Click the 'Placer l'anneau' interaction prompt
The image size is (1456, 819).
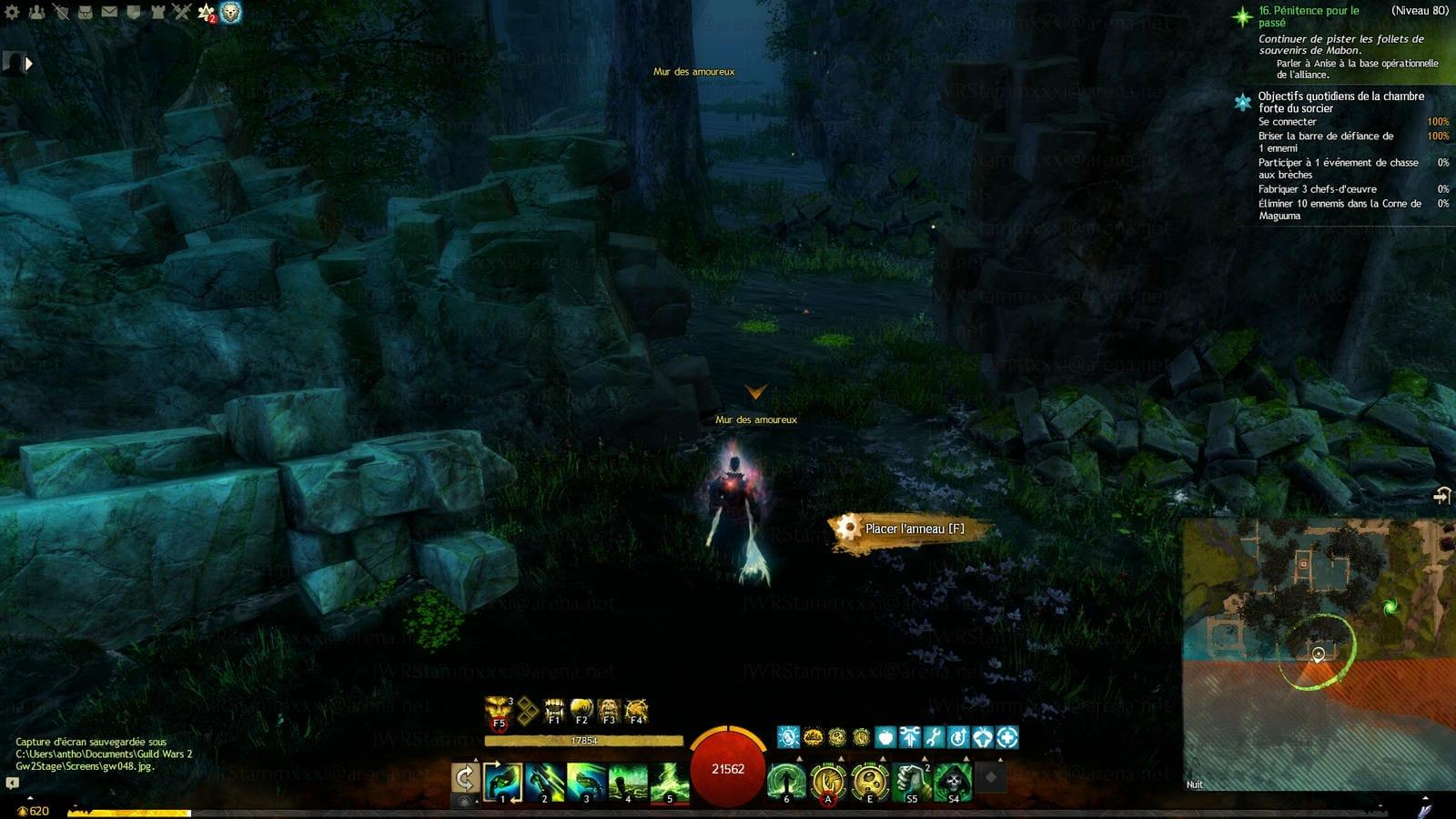point(910,529)
